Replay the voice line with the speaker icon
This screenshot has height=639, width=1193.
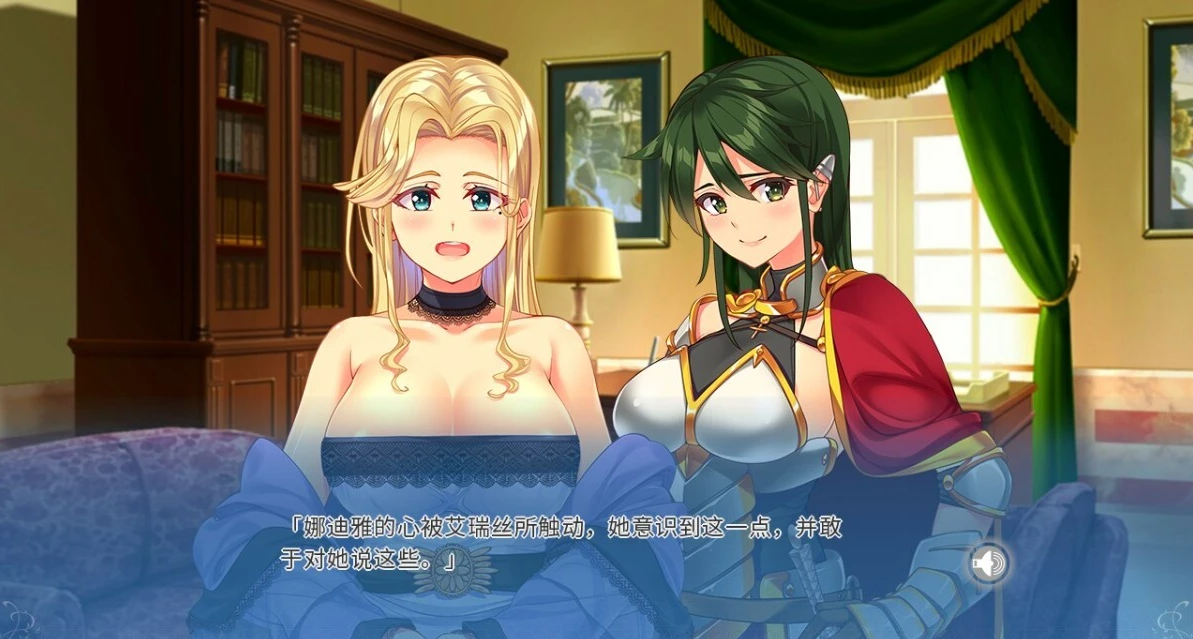(988, 563)
